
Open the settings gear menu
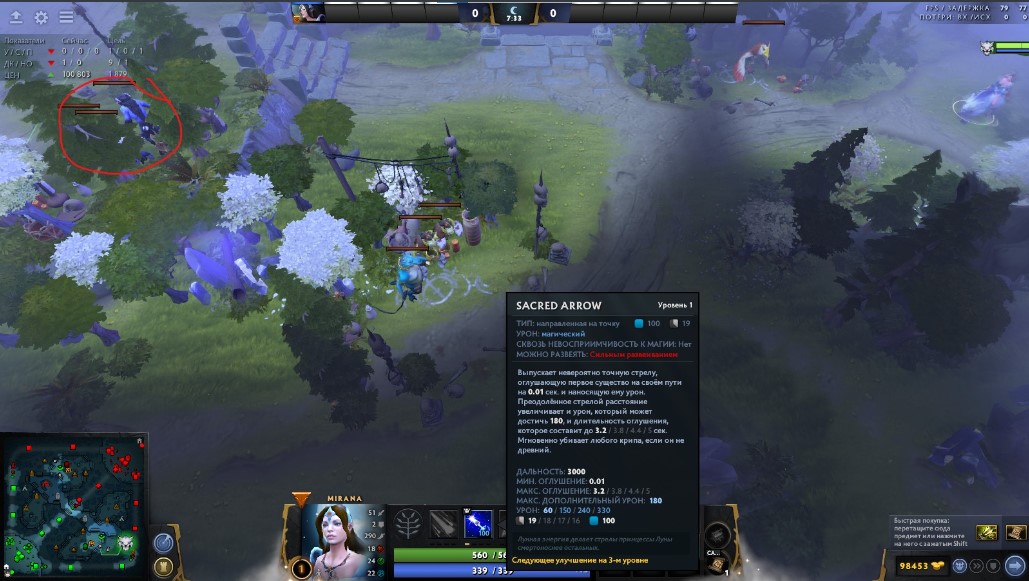[41, 17]
